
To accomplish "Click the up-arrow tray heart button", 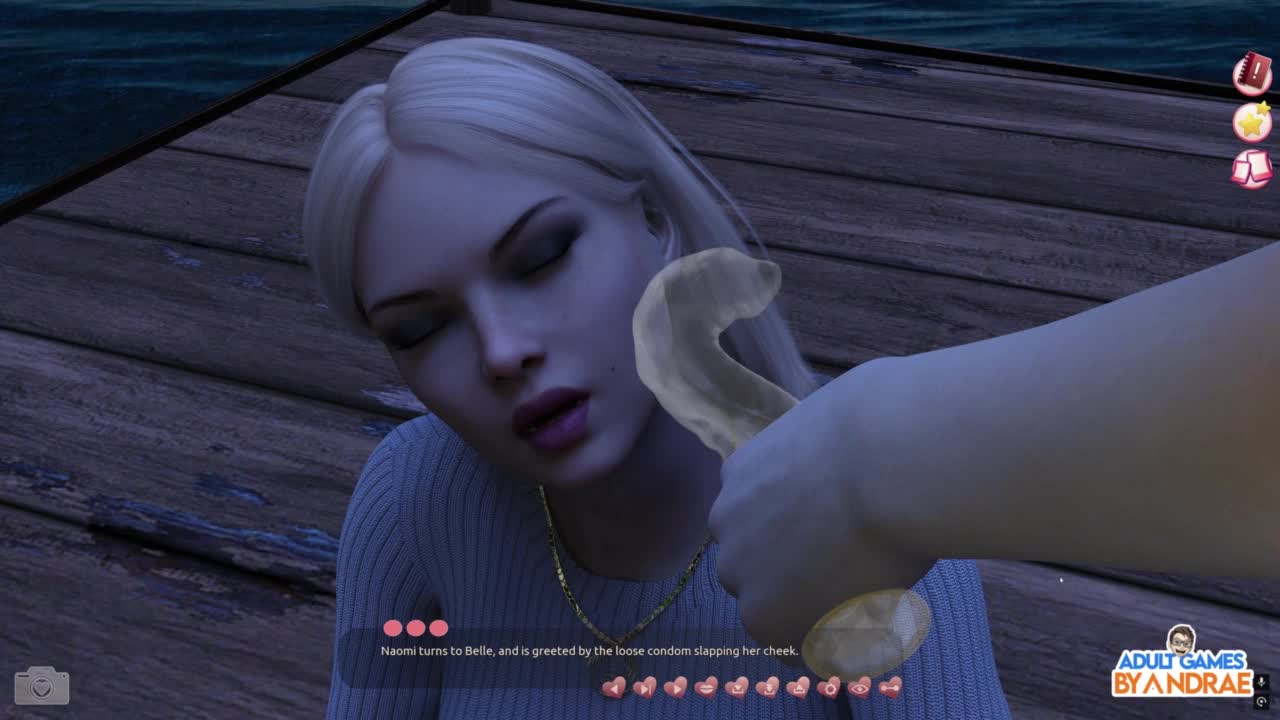I will (798, 687).
